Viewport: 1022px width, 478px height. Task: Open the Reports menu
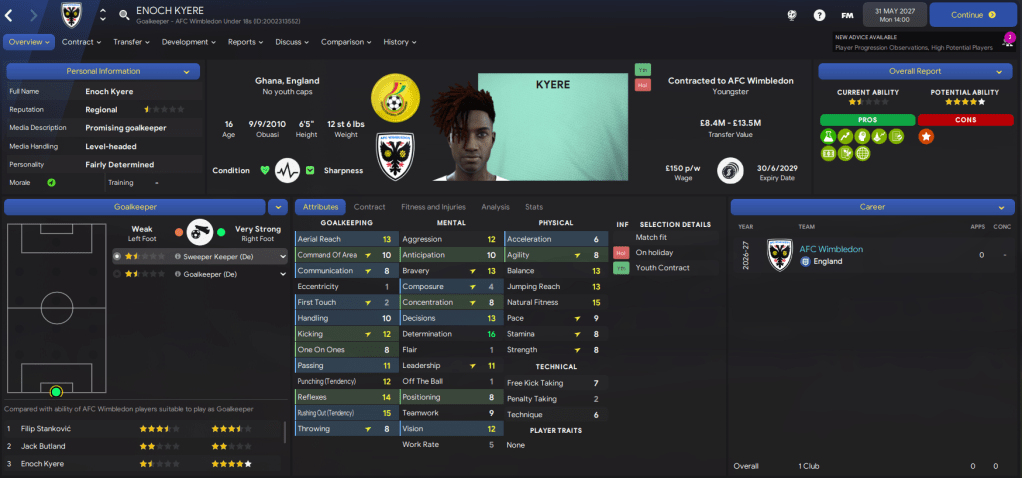(246, 42)
